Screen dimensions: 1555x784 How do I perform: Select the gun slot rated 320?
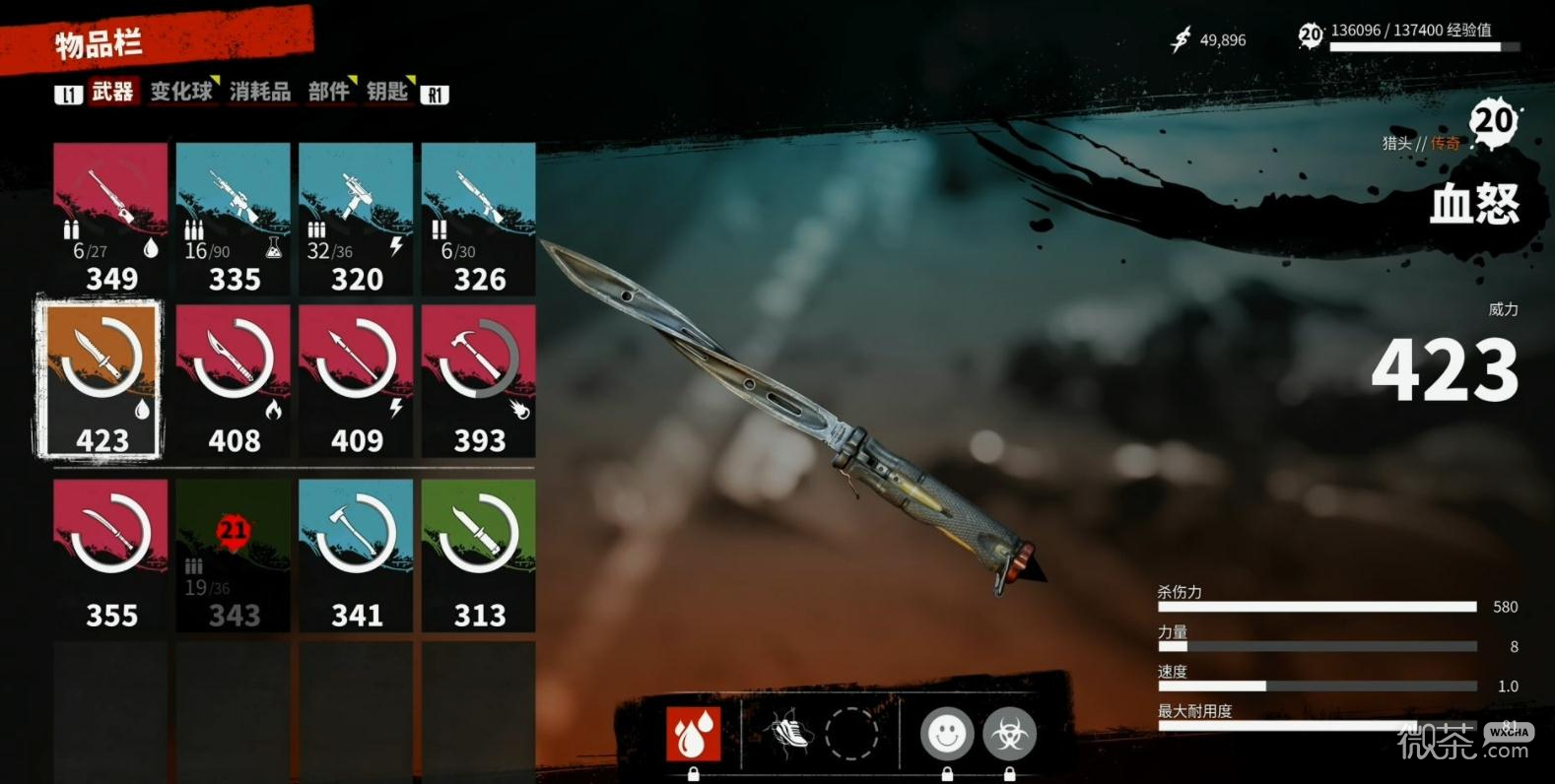pos(356,219)
